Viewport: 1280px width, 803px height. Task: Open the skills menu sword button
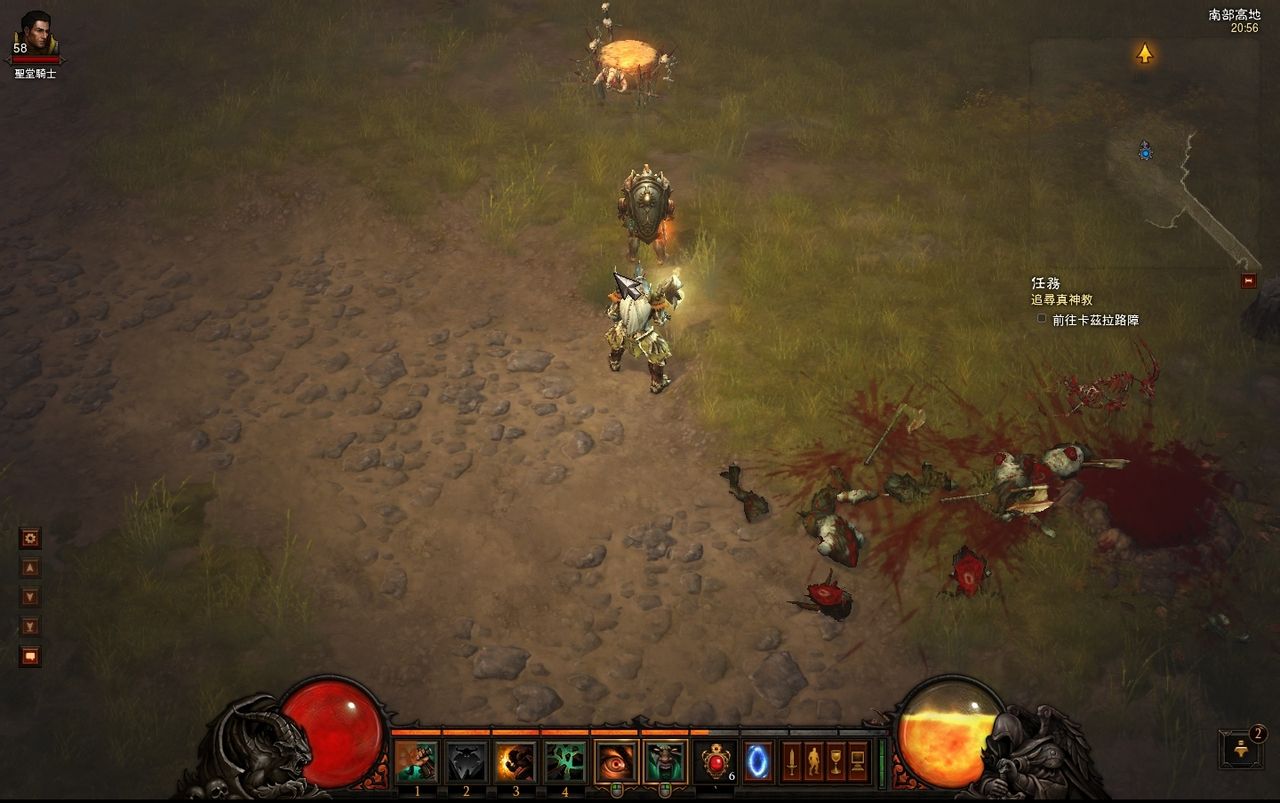tap(791, 762)
